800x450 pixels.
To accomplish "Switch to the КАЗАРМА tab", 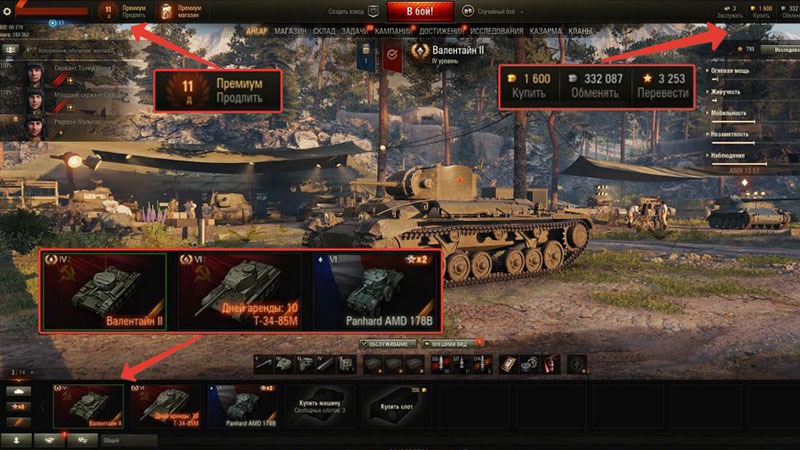I will click(545, 31).
